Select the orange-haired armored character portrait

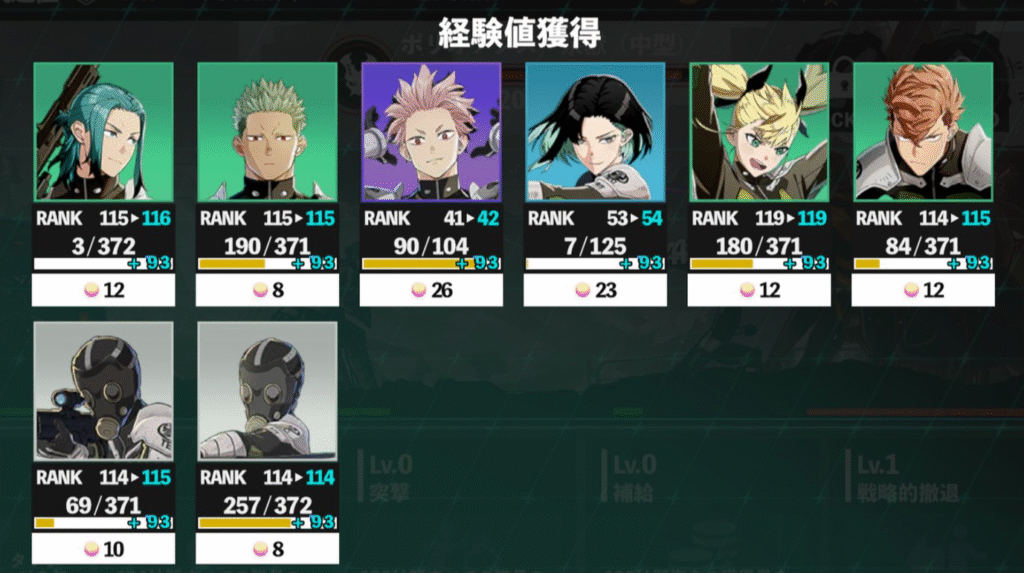[x=923, y=132]
